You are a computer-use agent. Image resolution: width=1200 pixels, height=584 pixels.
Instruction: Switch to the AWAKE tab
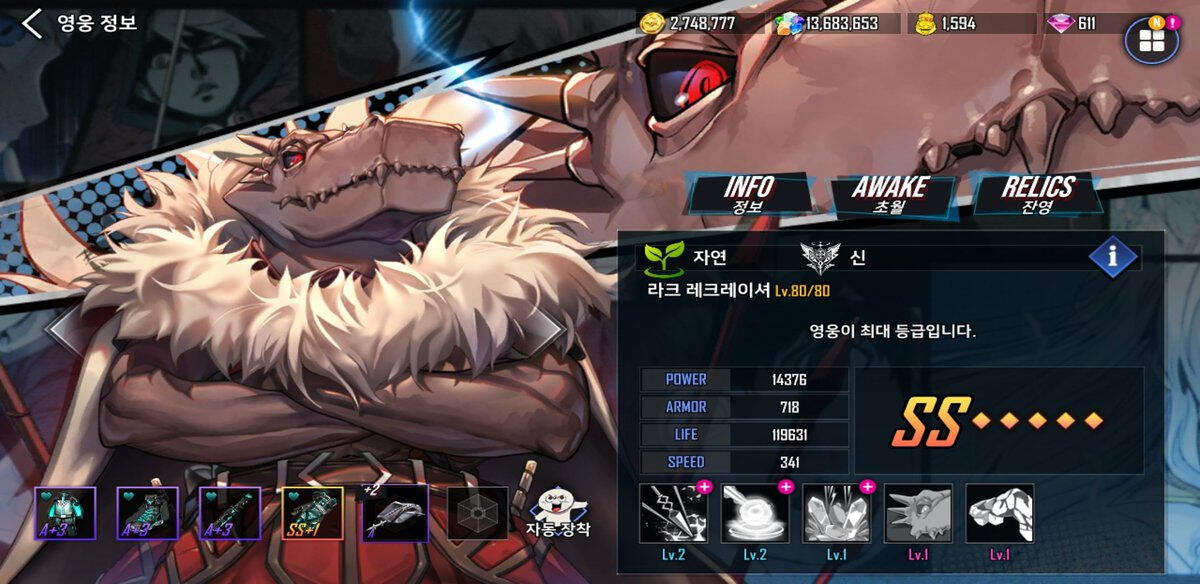889,194
